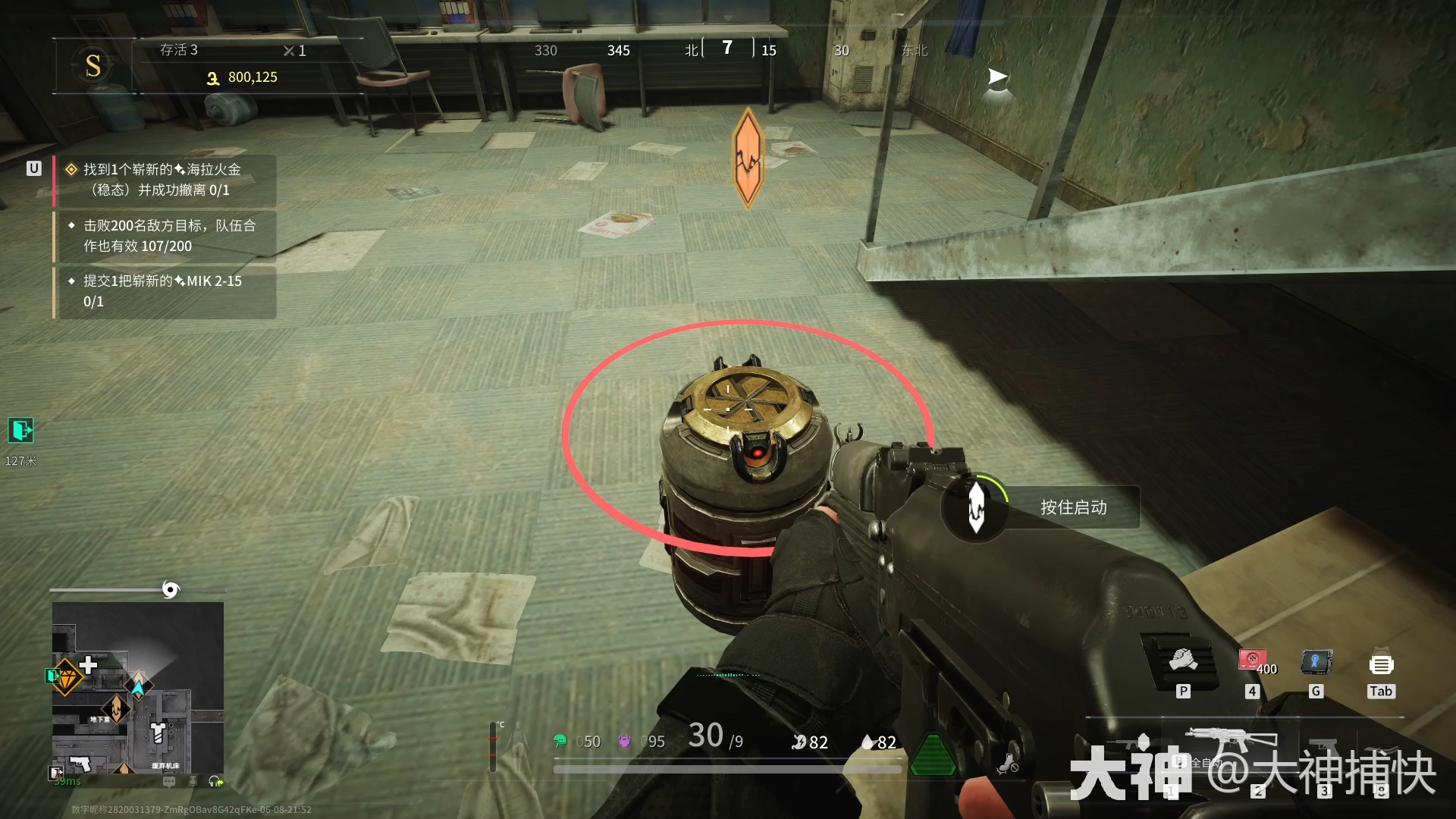Open the backpack inventory icon
Viewport: 1456px width, 819px height.
click(1381, 664)
